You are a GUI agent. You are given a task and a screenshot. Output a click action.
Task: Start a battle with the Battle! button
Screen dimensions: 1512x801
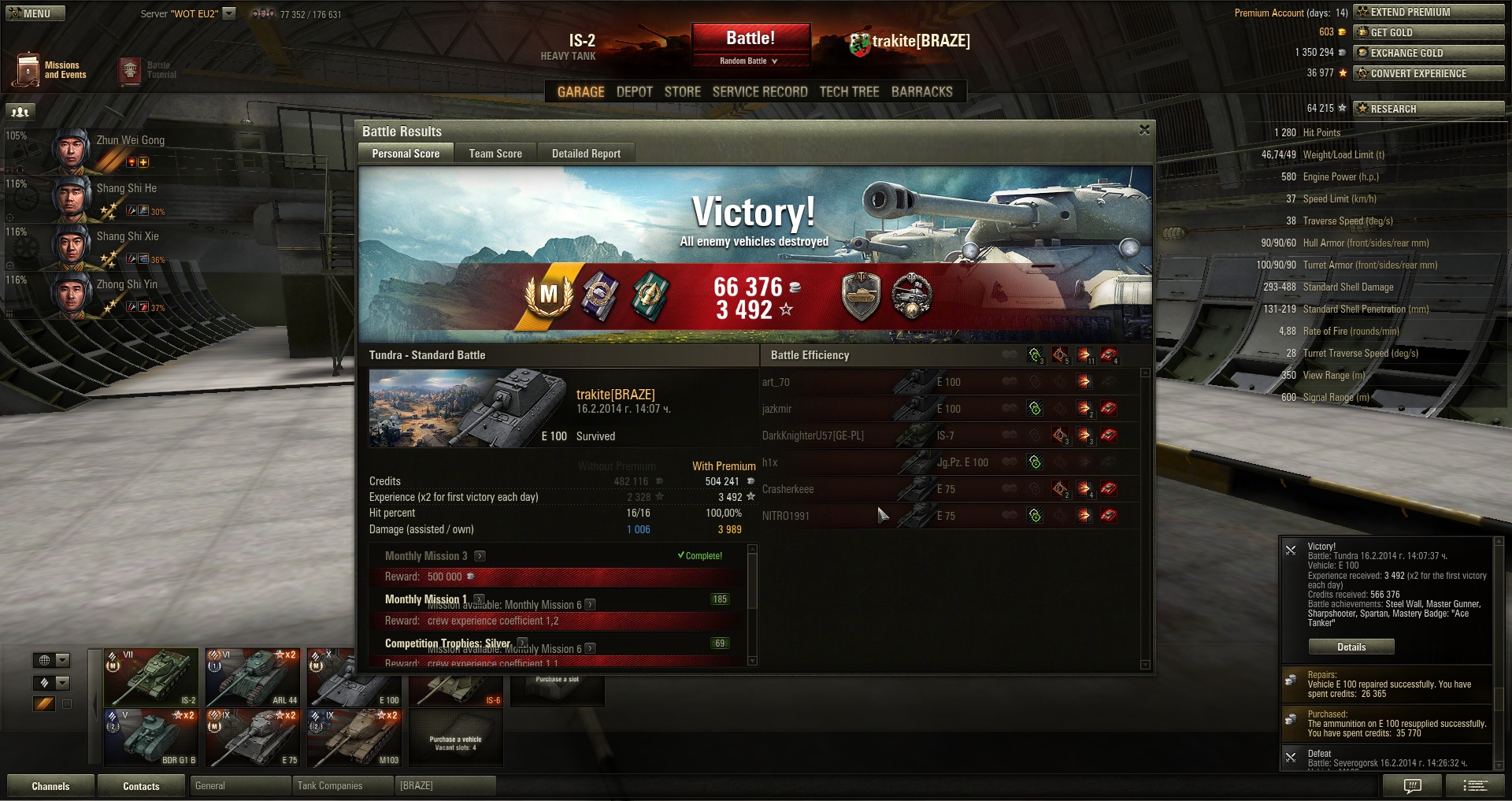click(750, 38)
